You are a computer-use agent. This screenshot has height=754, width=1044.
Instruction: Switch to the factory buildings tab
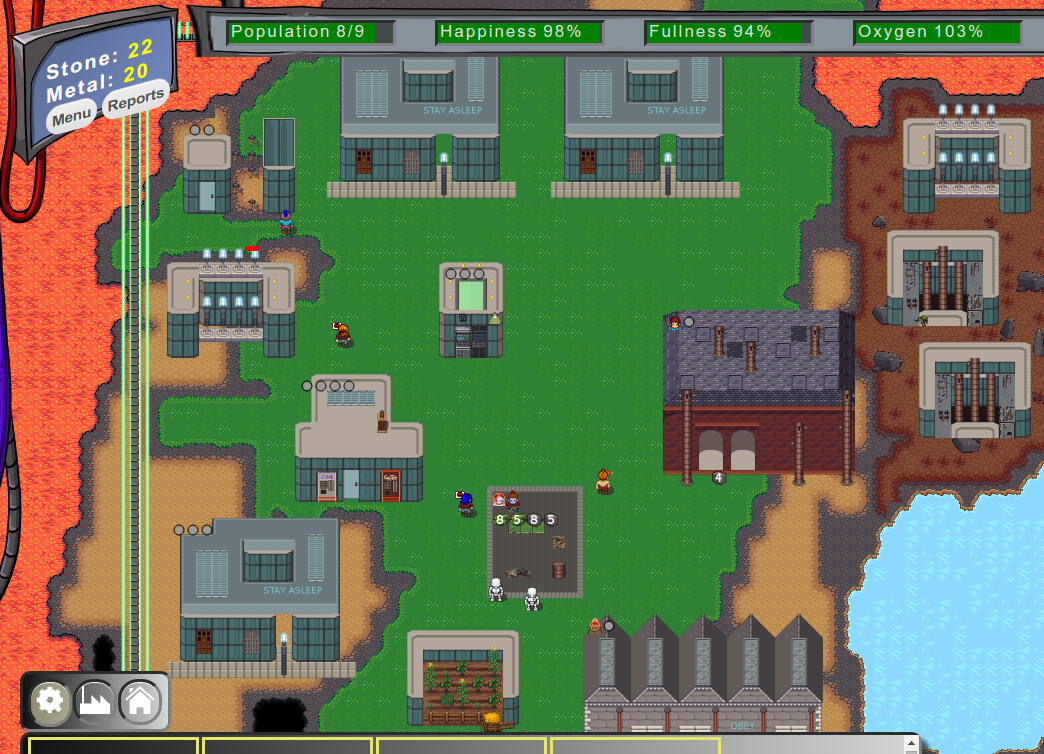tap(95, 700)
